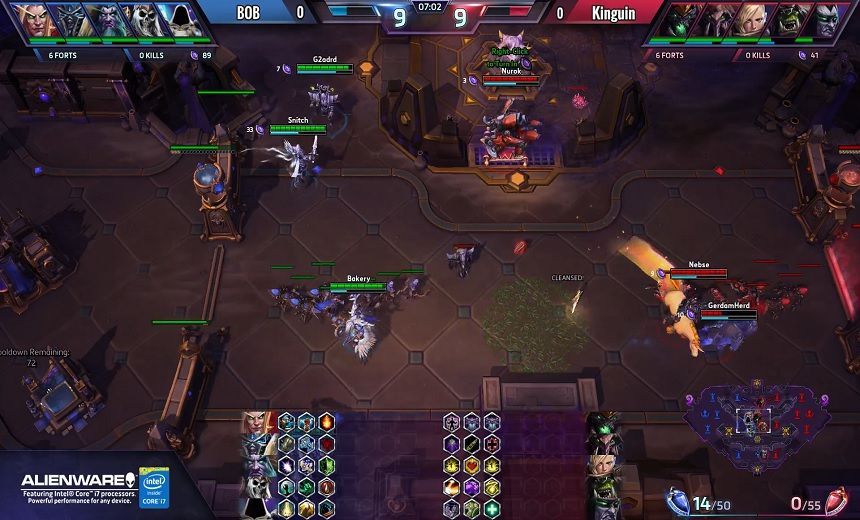
Task: Click the BOB team name banner
Action: click(248, 13)
